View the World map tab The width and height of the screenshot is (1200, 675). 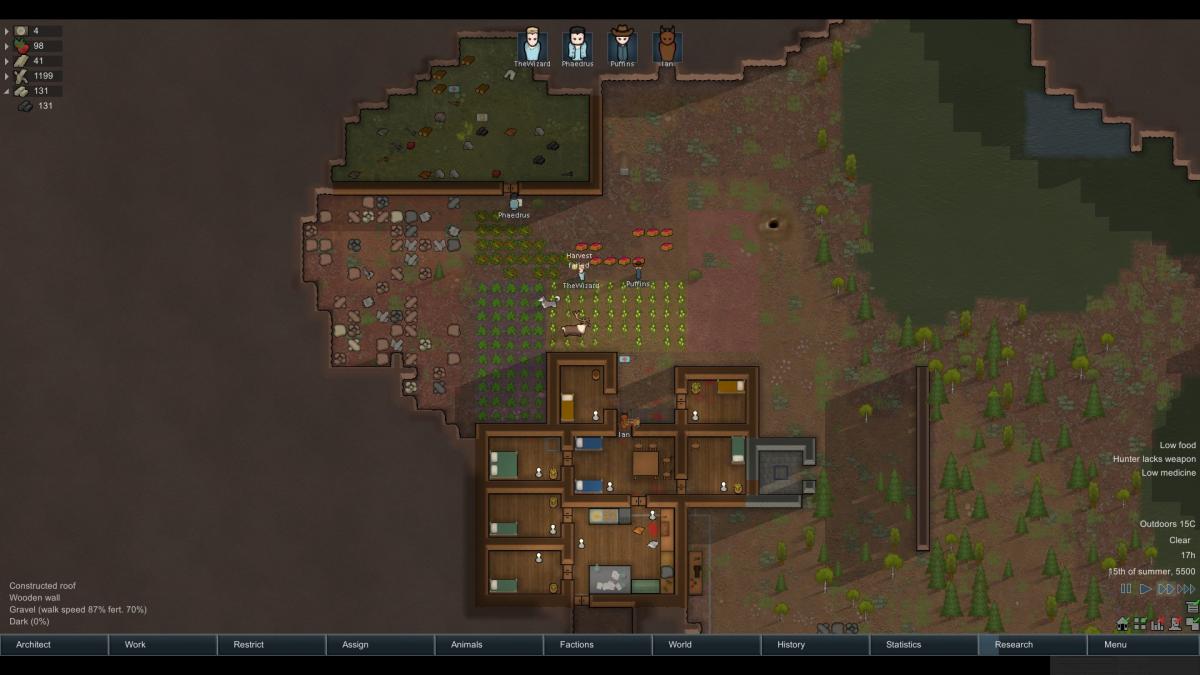[x=708, y=645]
